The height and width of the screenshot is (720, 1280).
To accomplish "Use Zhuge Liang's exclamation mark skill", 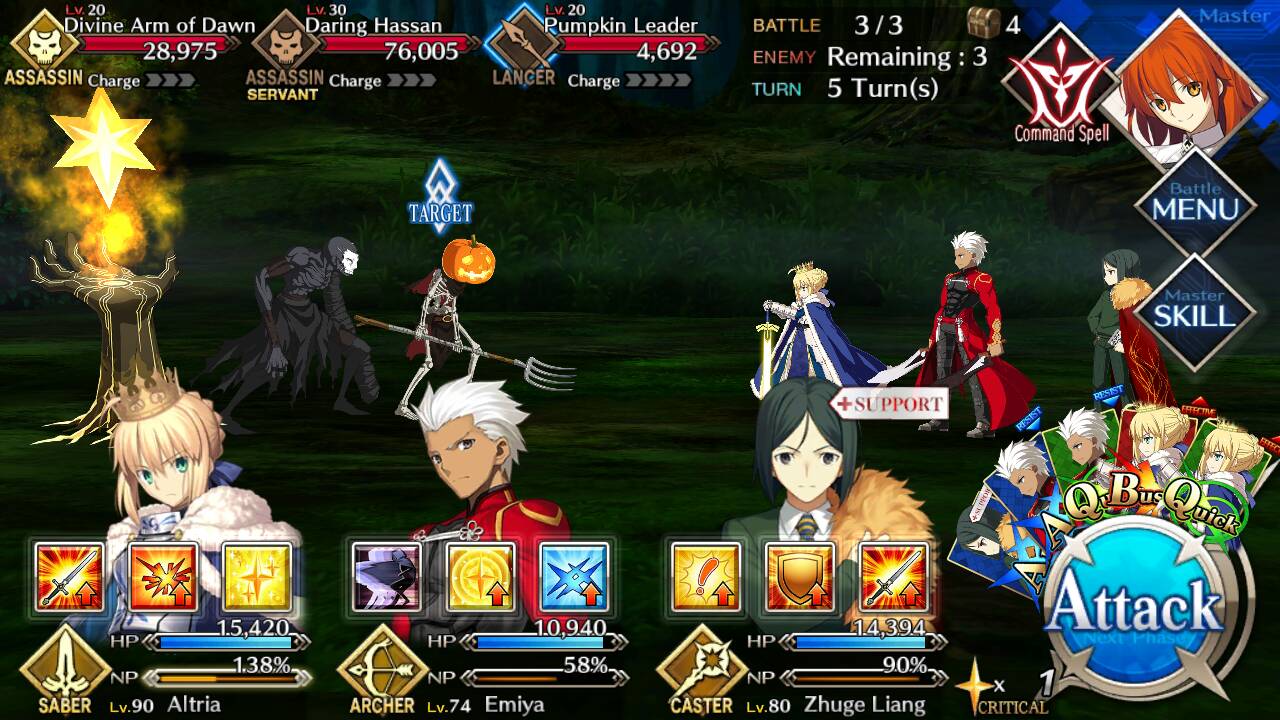I will point(706,577).
